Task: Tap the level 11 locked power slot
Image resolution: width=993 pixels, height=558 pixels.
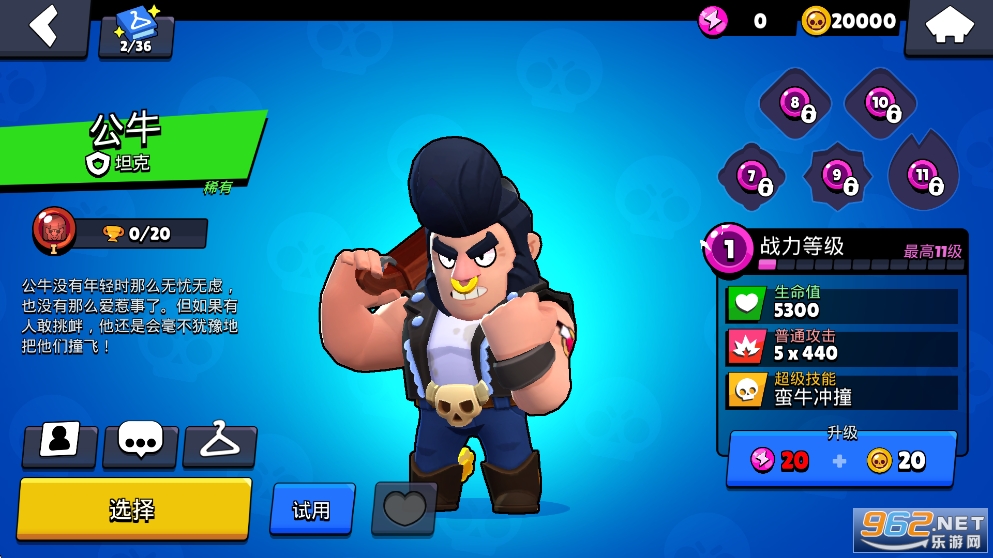Action: click(x=923, y=177)
